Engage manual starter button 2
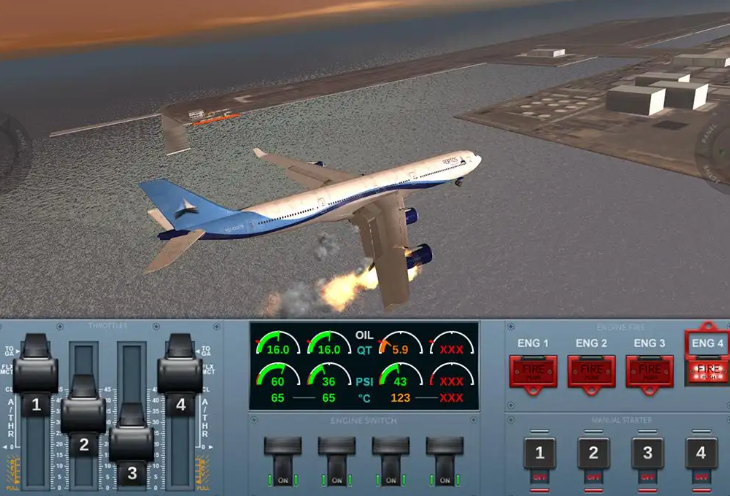This screenshot has width=730, height=496. pyautogui.click(x=594, y=453)
